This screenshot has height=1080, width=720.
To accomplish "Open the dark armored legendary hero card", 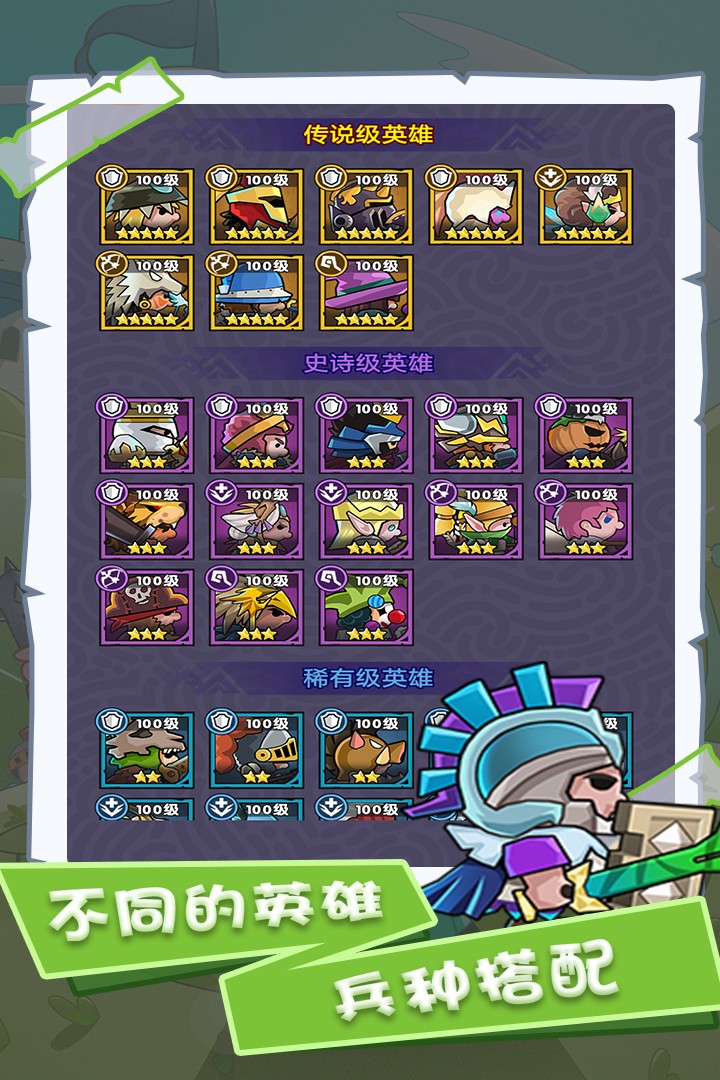I will tap(366, 206).
